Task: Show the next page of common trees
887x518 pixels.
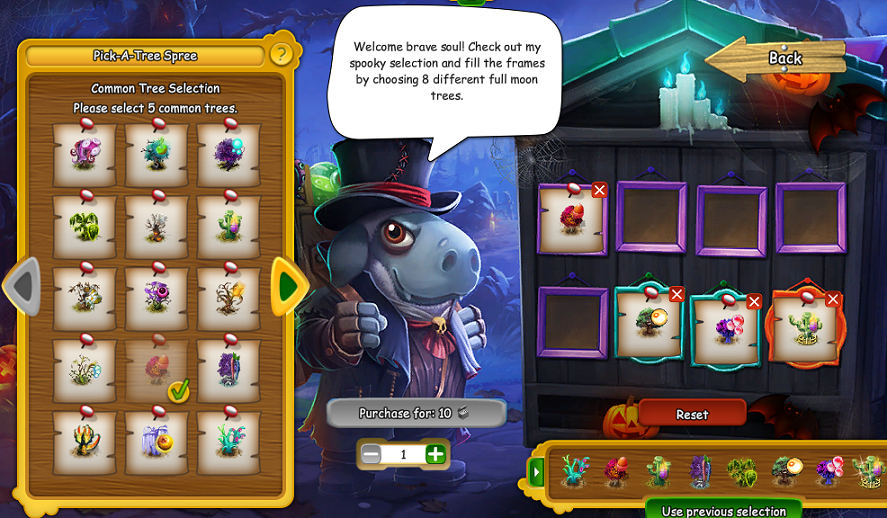Action: coord(288,287)
